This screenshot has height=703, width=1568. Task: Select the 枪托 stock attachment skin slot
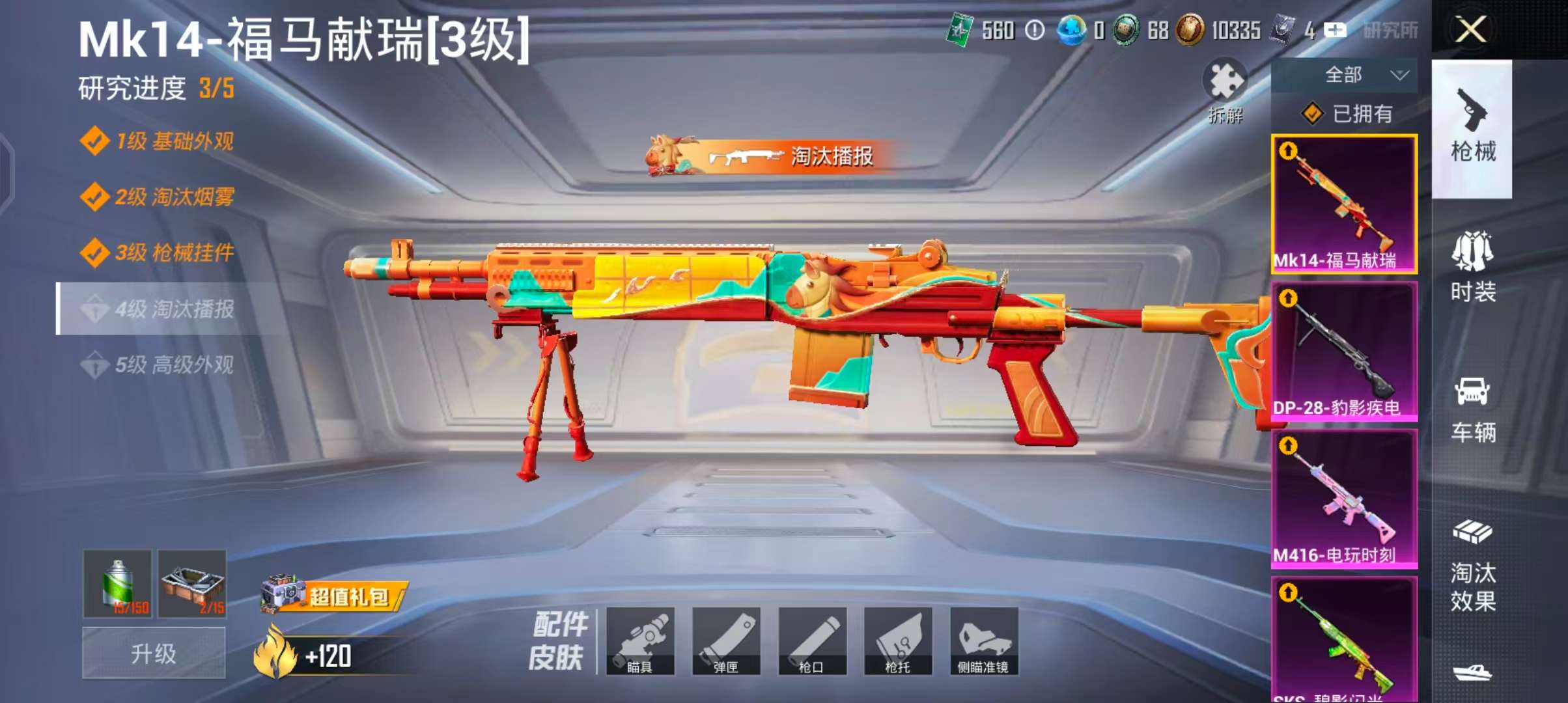(x=898, y=641)
